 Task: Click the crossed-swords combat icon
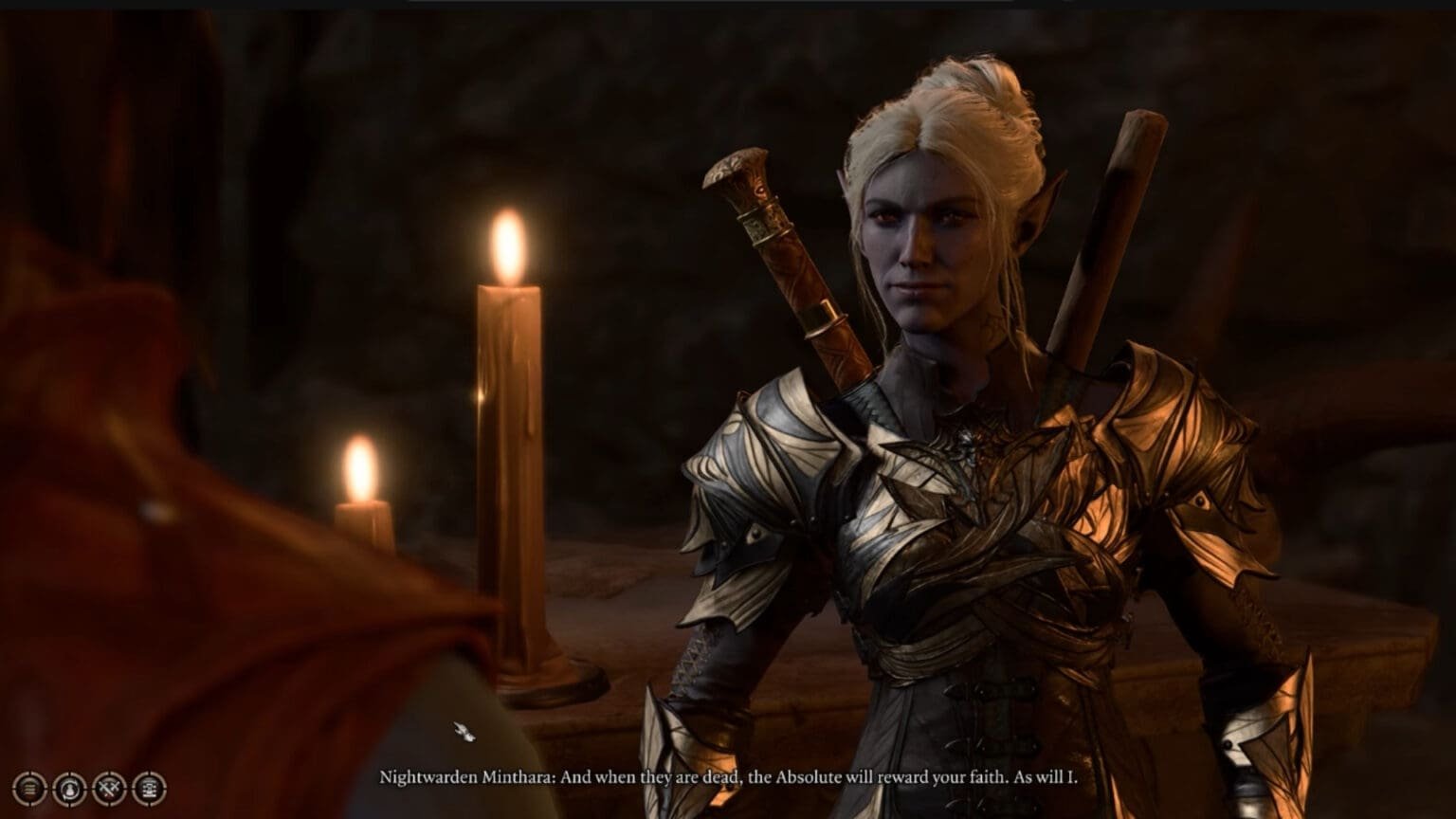click(x=110, y=788)
